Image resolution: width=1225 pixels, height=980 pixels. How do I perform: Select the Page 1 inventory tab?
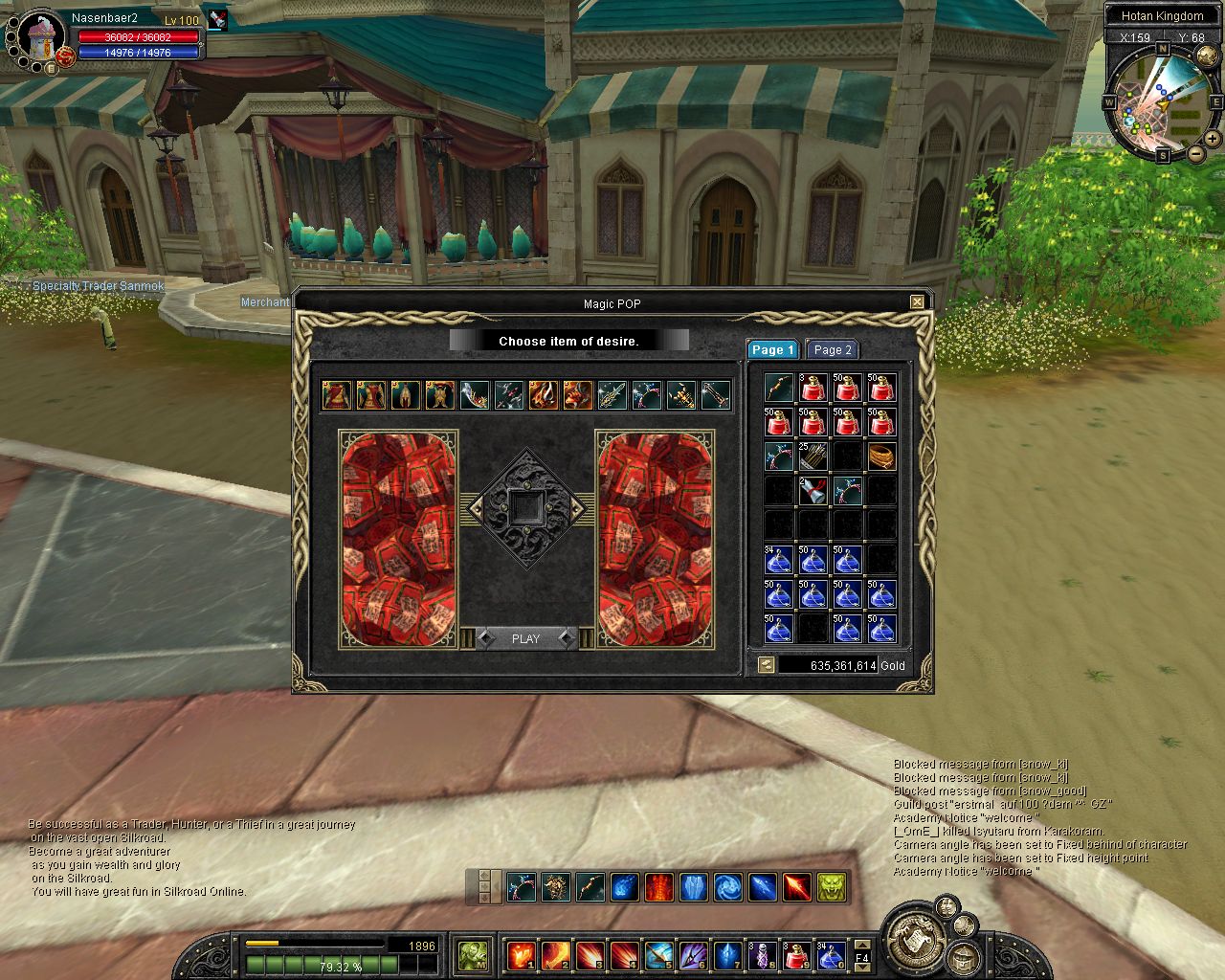[771, 350]
